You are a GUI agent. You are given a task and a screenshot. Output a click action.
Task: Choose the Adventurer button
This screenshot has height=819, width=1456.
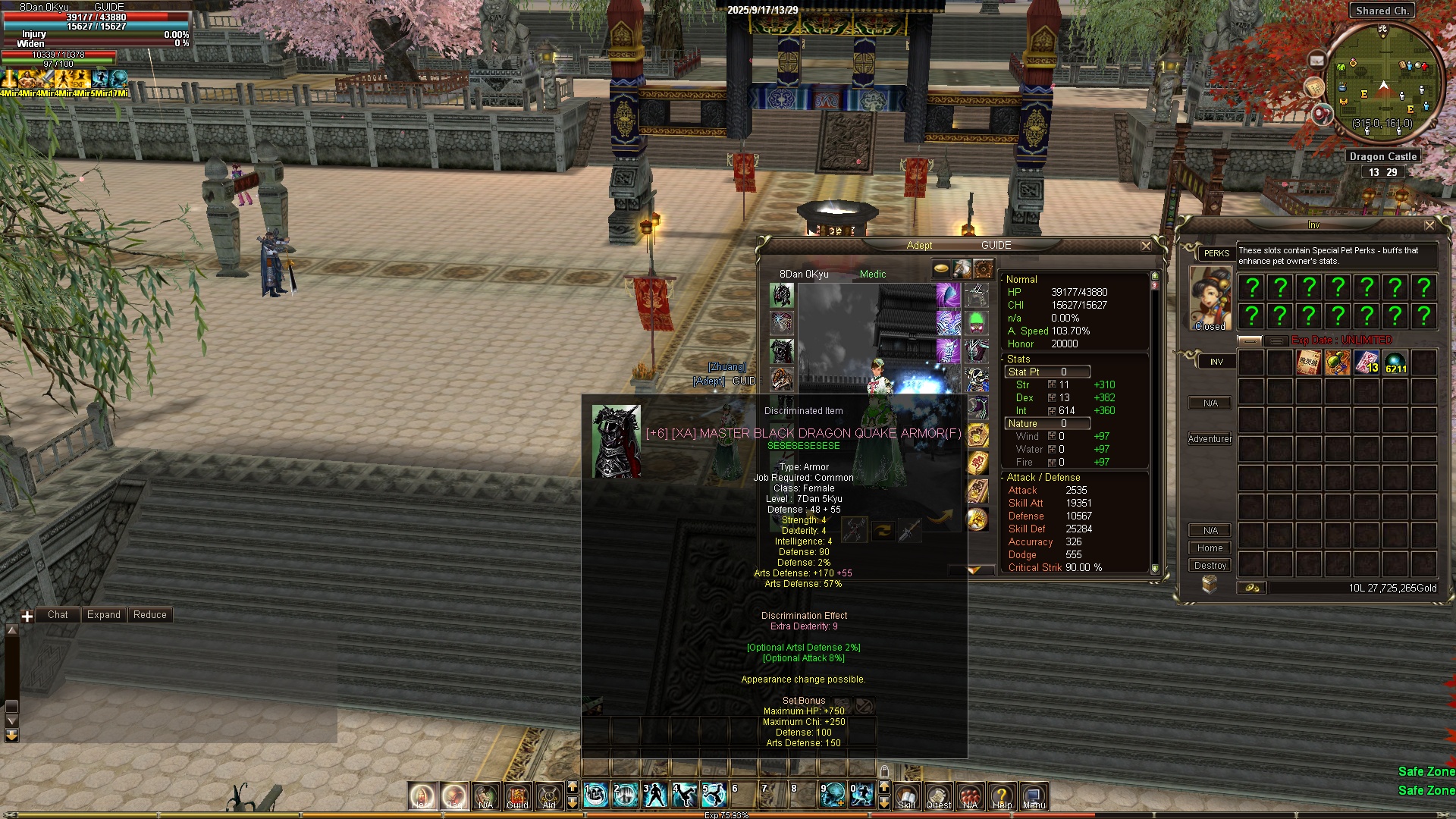(1210, 439)
